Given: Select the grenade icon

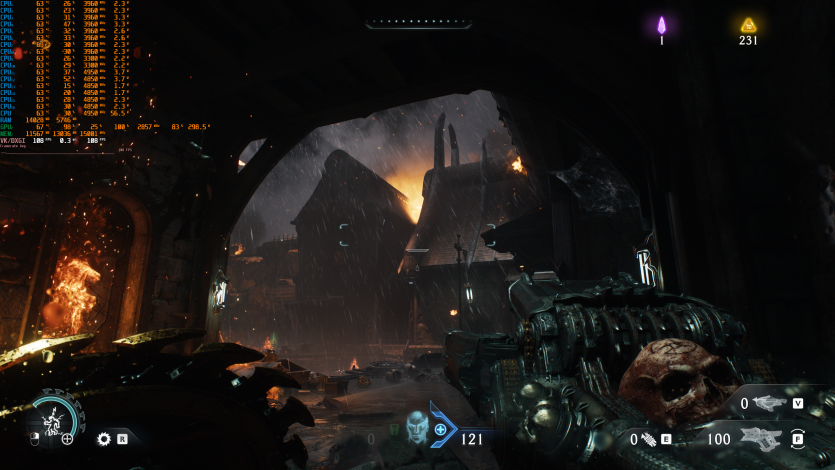Looking at the screenshot, I should tap(648, 438).
